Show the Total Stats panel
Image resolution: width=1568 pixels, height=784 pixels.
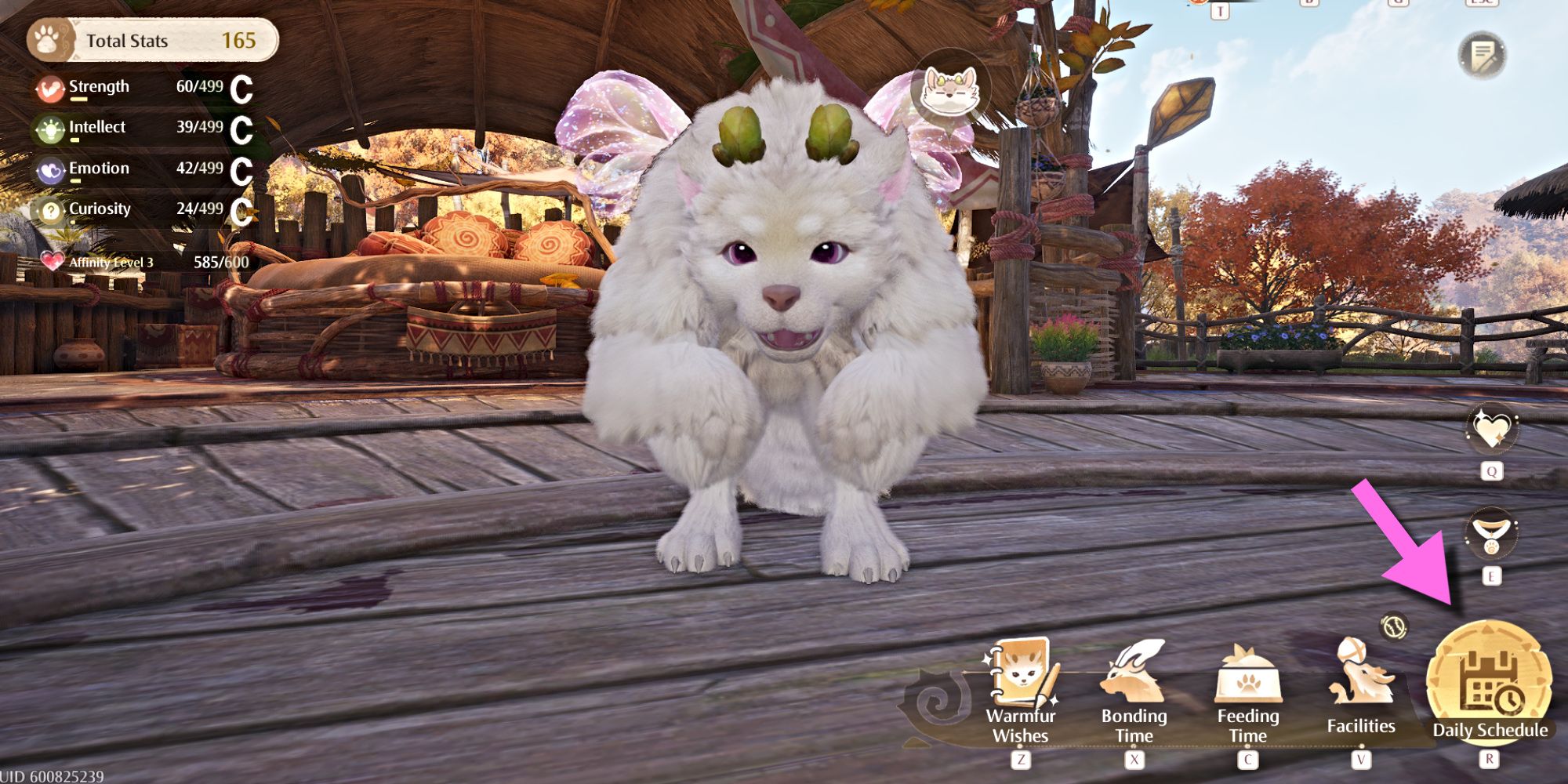153,41
